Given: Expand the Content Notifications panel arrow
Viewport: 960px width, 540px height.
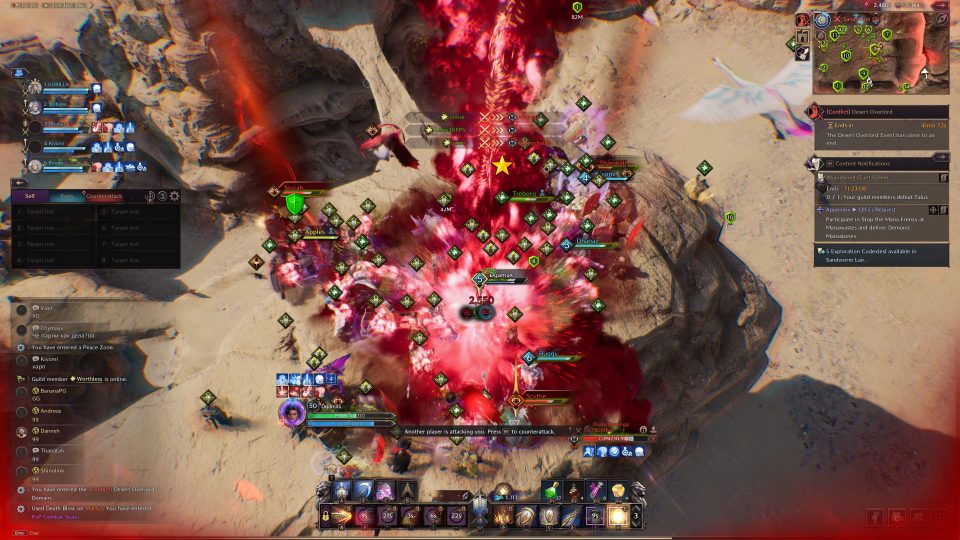Looking at the screenshot, I should pyautogui.click(x=940, y=157).
